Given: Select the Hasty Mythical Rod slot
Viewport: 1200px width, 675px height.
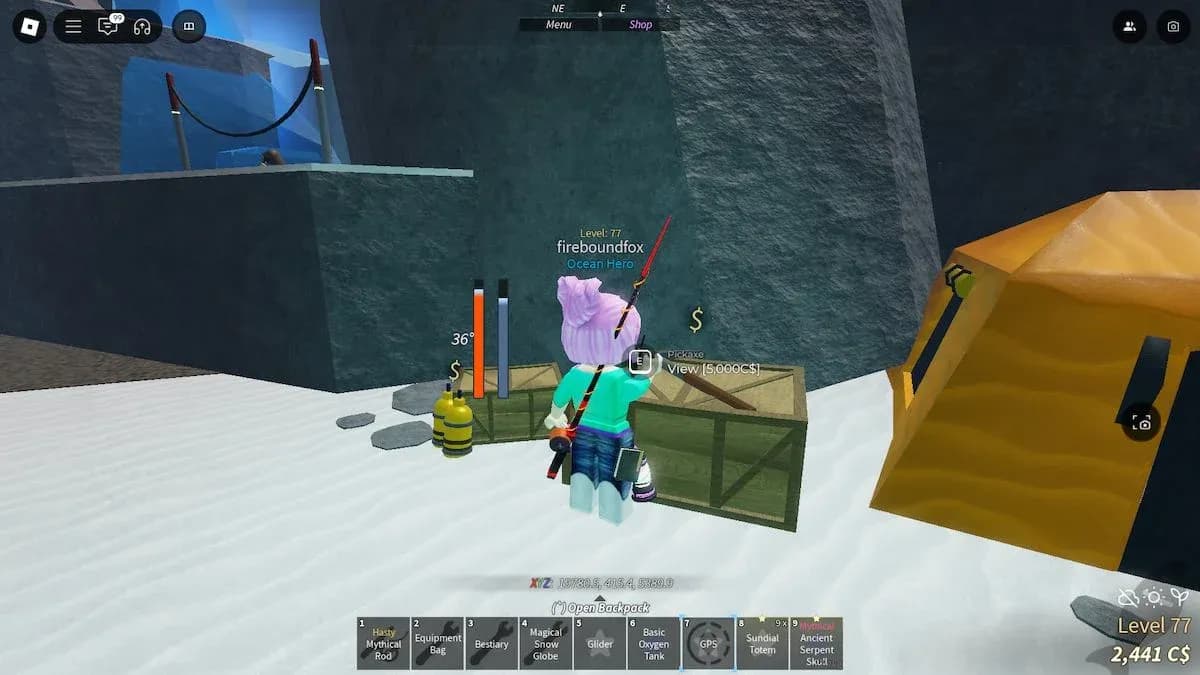Looking at the screenshot, I should [x=384, y=643].
